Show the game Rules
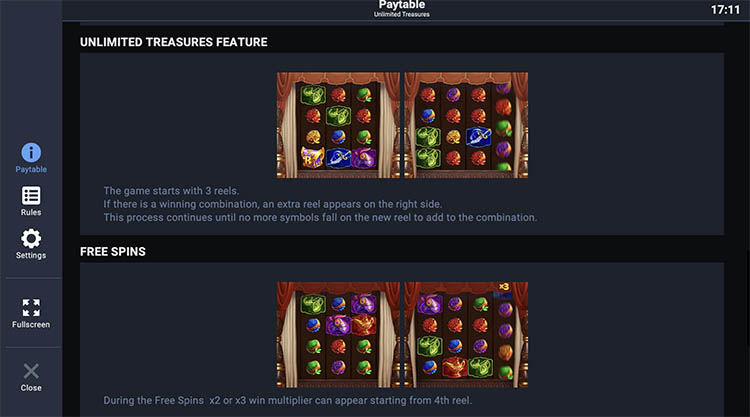Viewport: 750px width, 417px height. point(31,200)
